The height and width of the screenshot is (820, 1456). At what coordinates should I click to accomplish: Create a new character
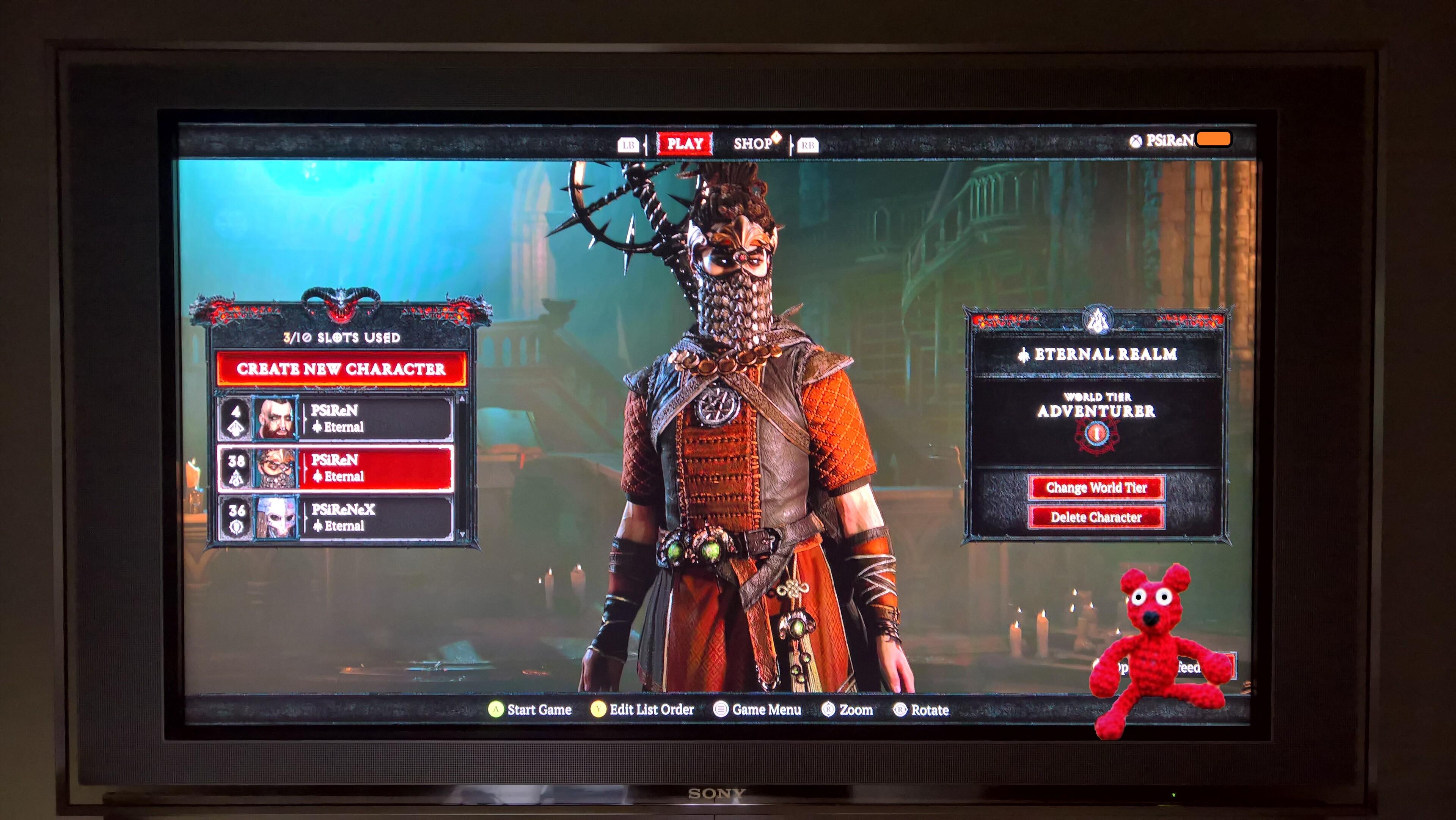(x=341, y=369)
